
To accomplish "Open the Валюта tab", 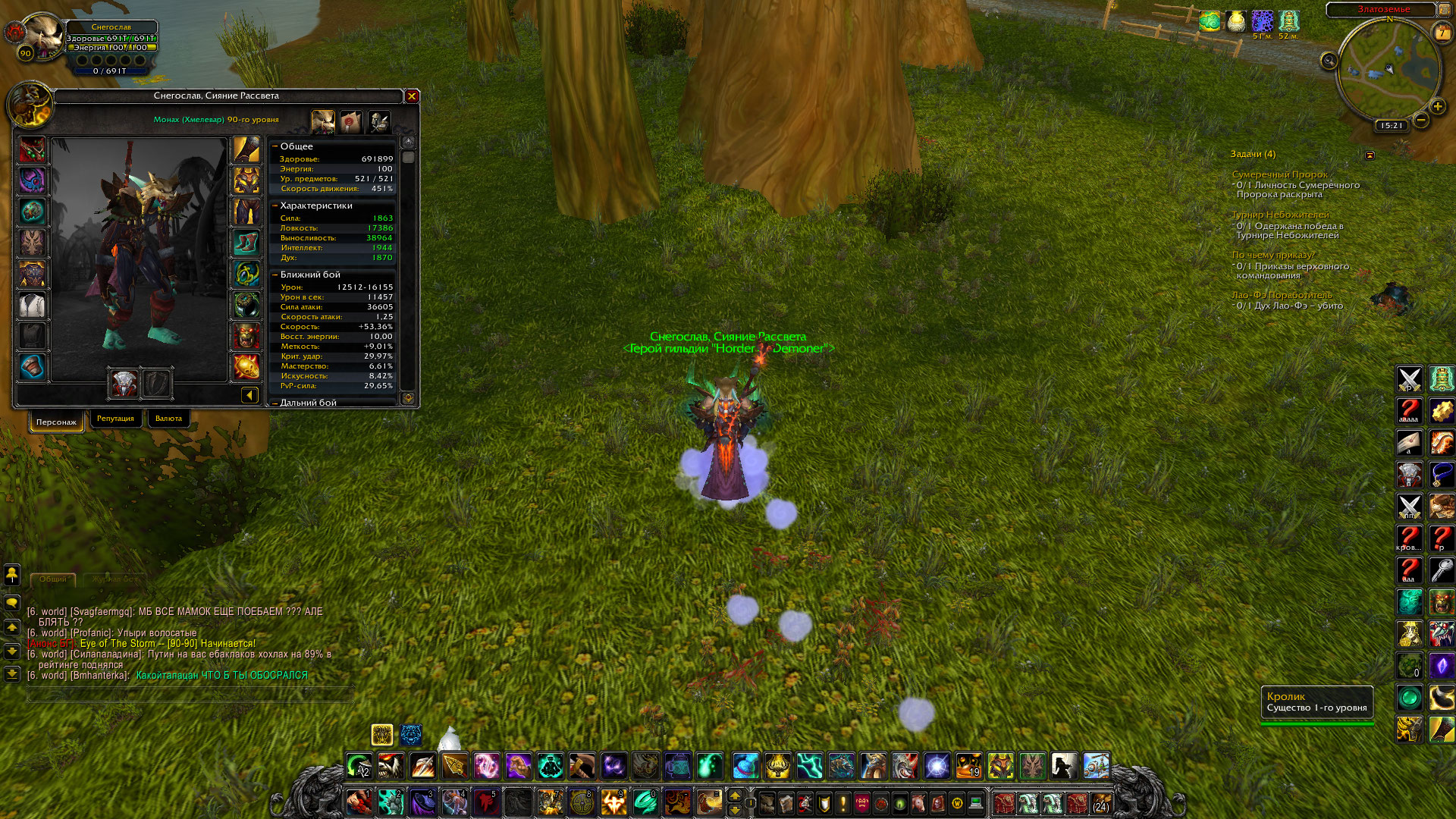I will 168,419.
